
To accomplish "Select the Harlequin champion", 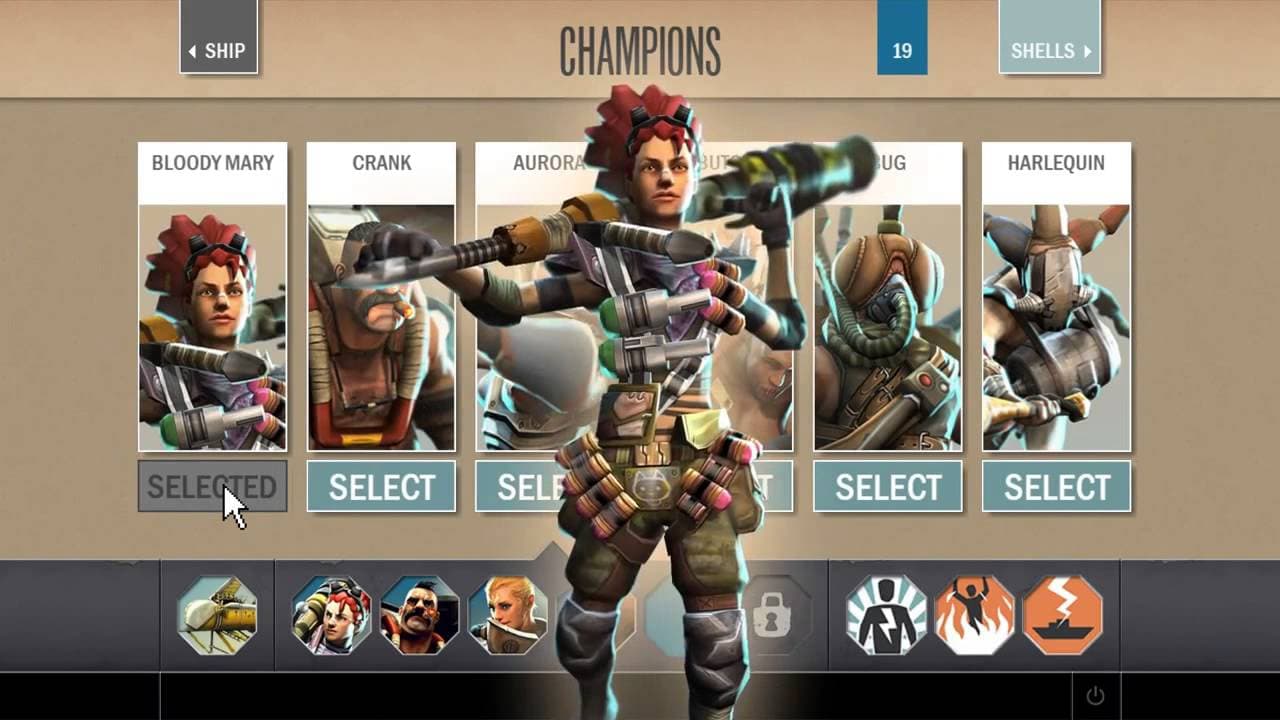I will (1056, 486).
